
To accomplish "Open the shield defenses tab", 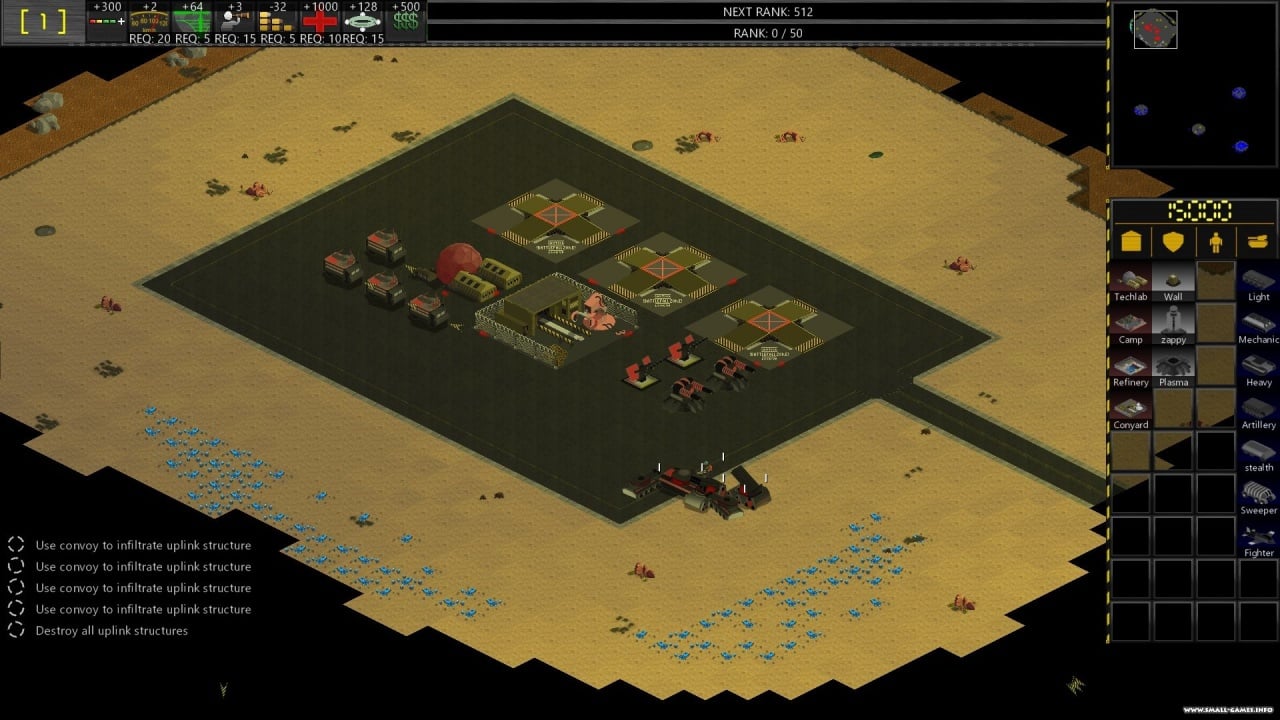I will point(1173,242).
